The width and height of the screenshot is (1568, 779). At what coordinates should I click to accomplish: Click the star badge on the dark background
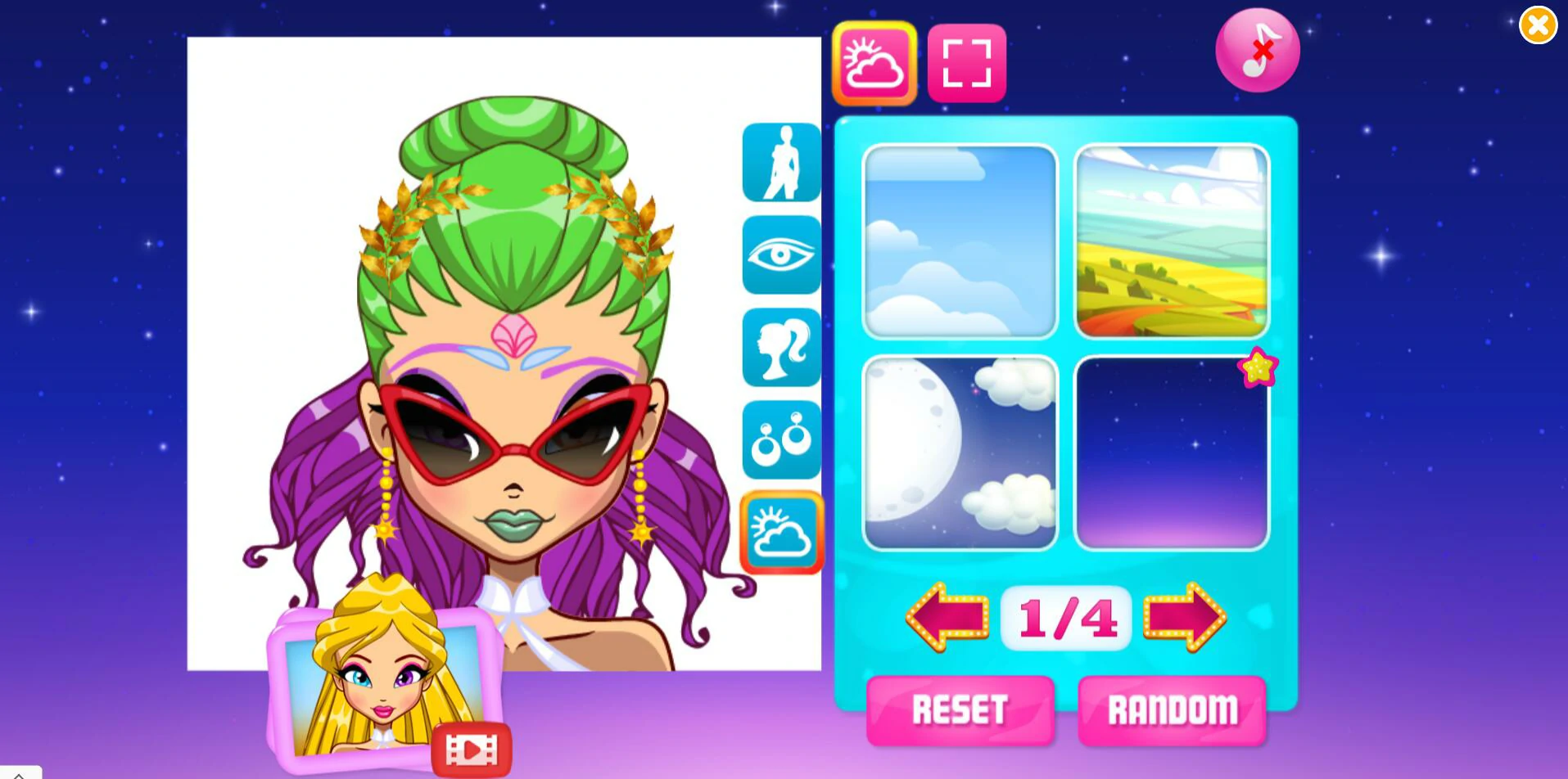pos(1257,367)
